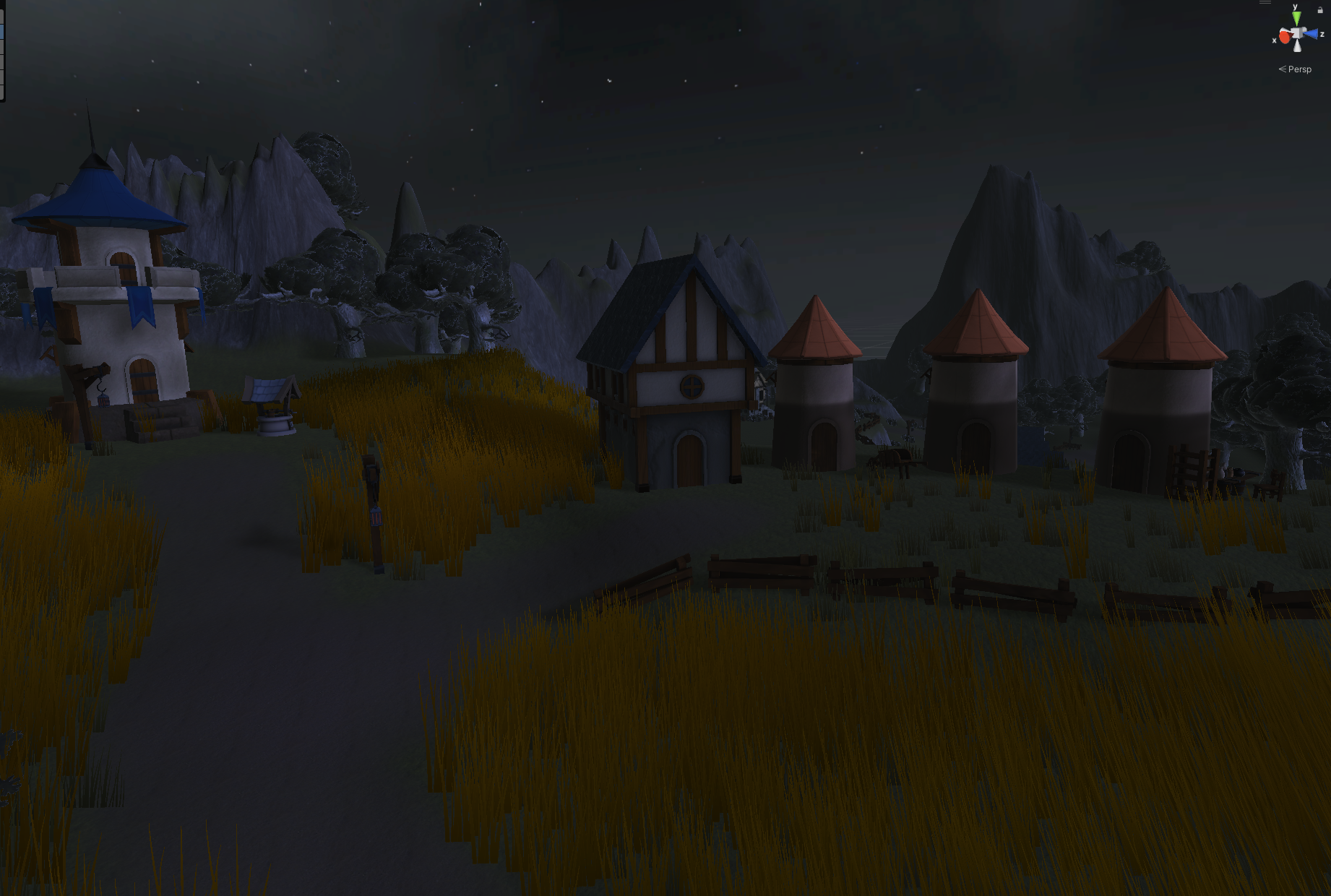Toggle the Persp projection label
The image size is (1331, 896).
(1298, 69)
